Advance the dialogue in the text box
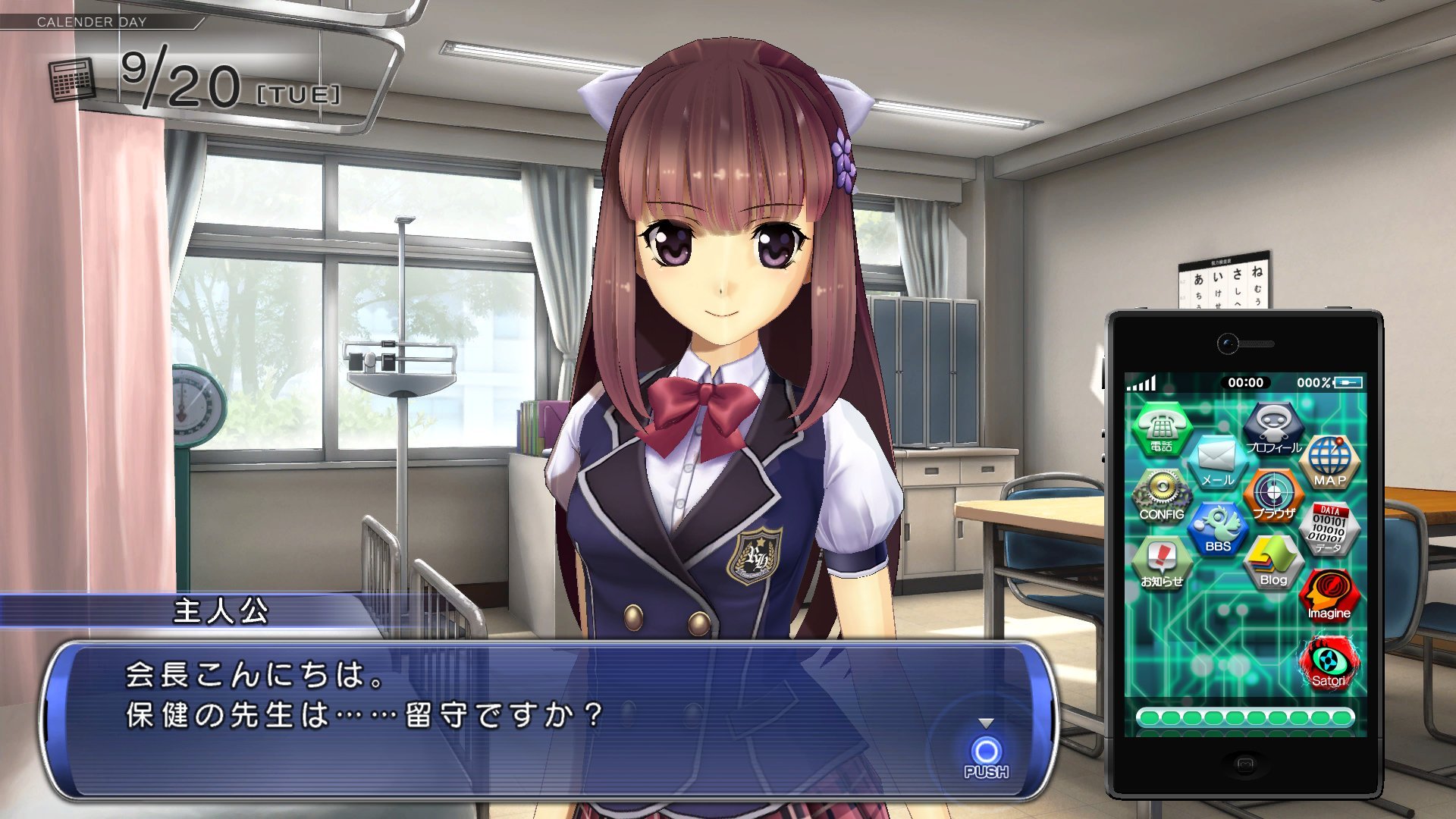1456x819 pixels. (986, 752)
